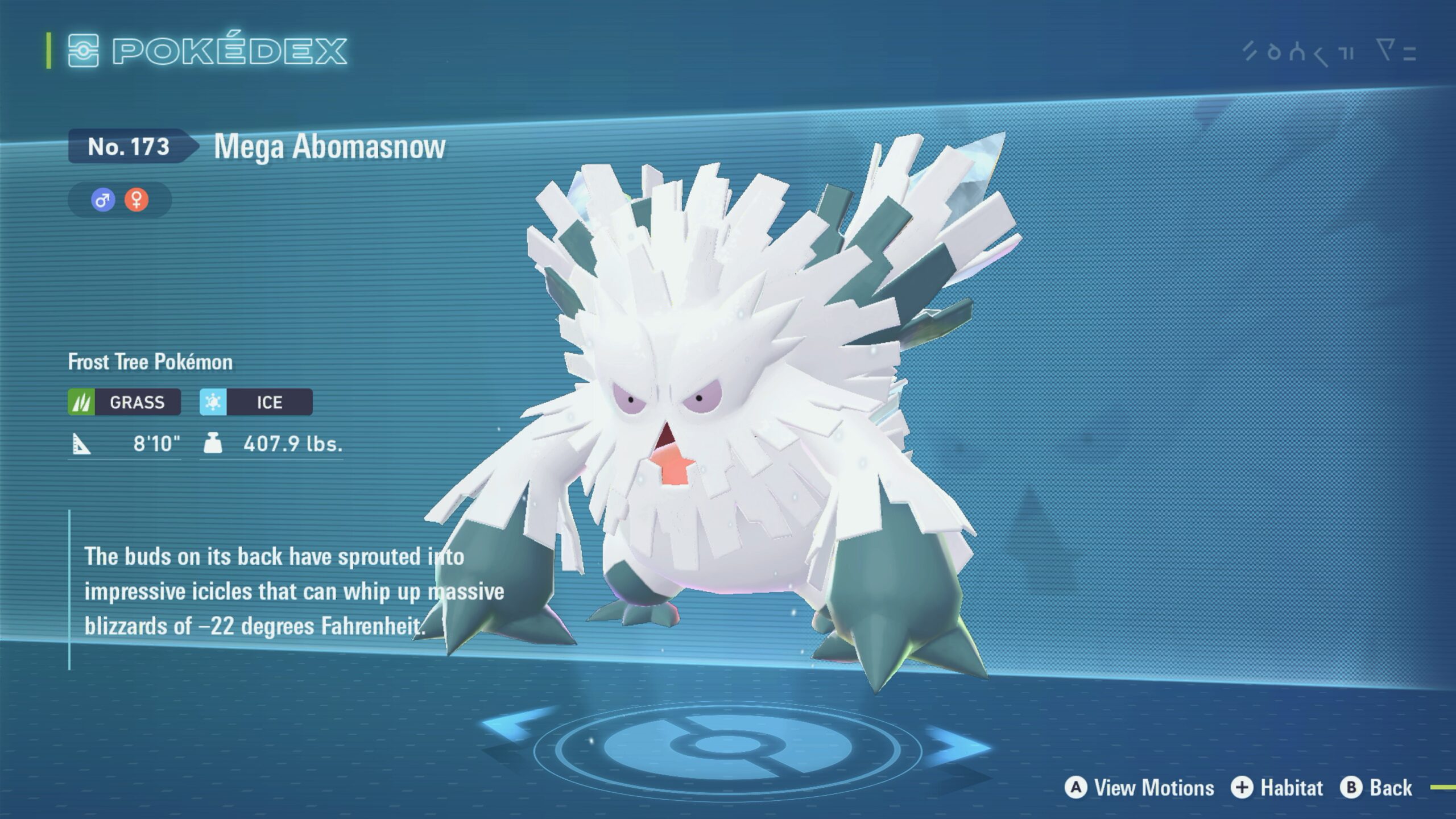The width and height of the screenshot is (1456, 819).
Task: Click the ICE type badge
Action: point(256,402)
